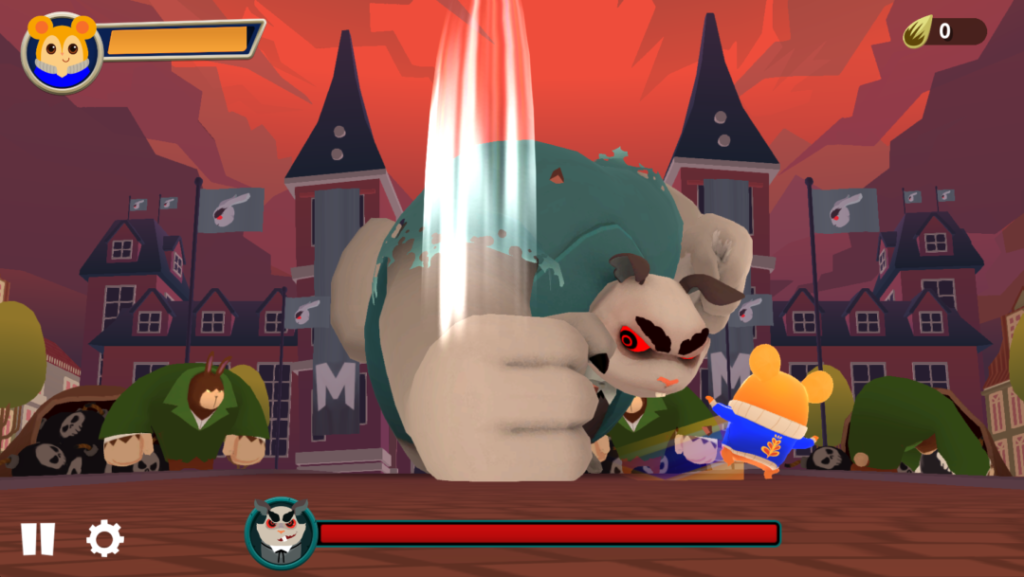Open settings via the gear icon
The height and width of the screenshot is (577, 1024).
click(x=104, y=539)
